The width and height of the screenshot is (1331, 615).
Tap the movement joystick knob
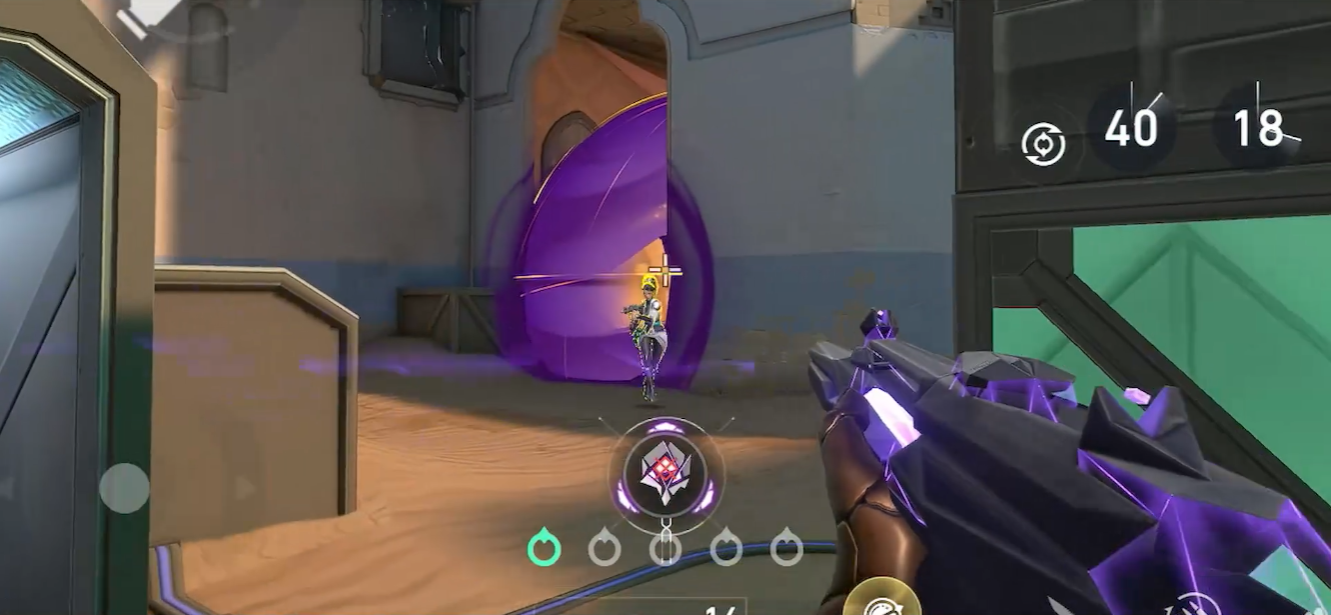(124, 488)
